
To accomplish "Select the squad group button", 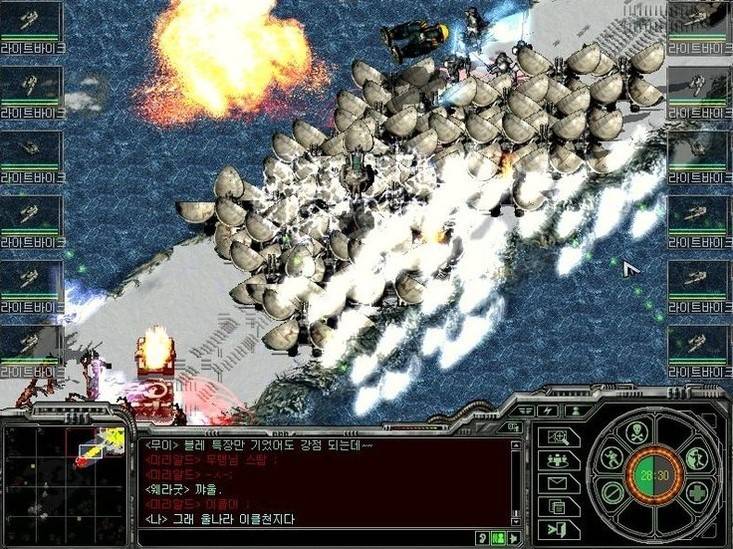I will [557, 460].
